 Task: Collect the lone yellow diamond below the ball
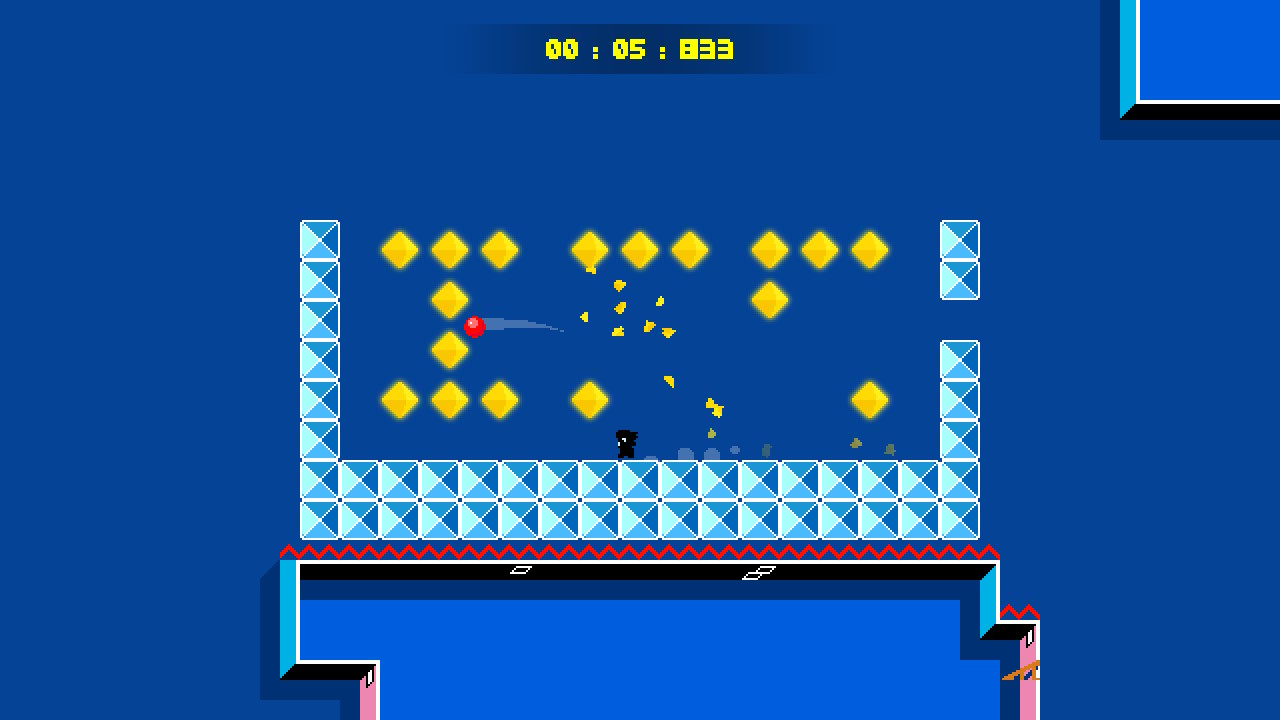448,349
